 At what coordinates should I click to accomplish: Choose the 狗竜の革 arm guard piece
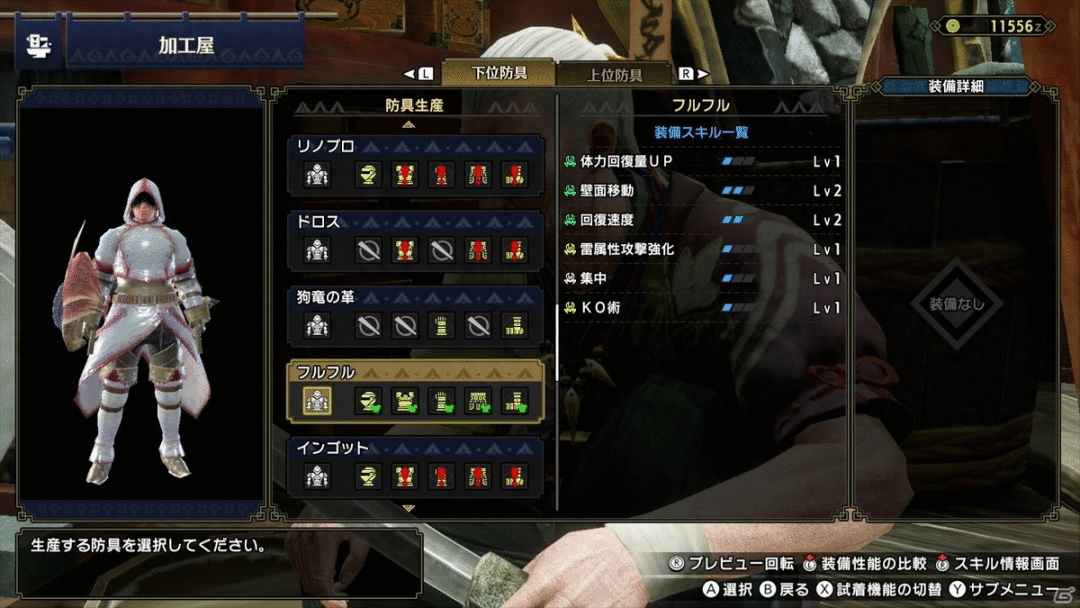coord(442,325)
